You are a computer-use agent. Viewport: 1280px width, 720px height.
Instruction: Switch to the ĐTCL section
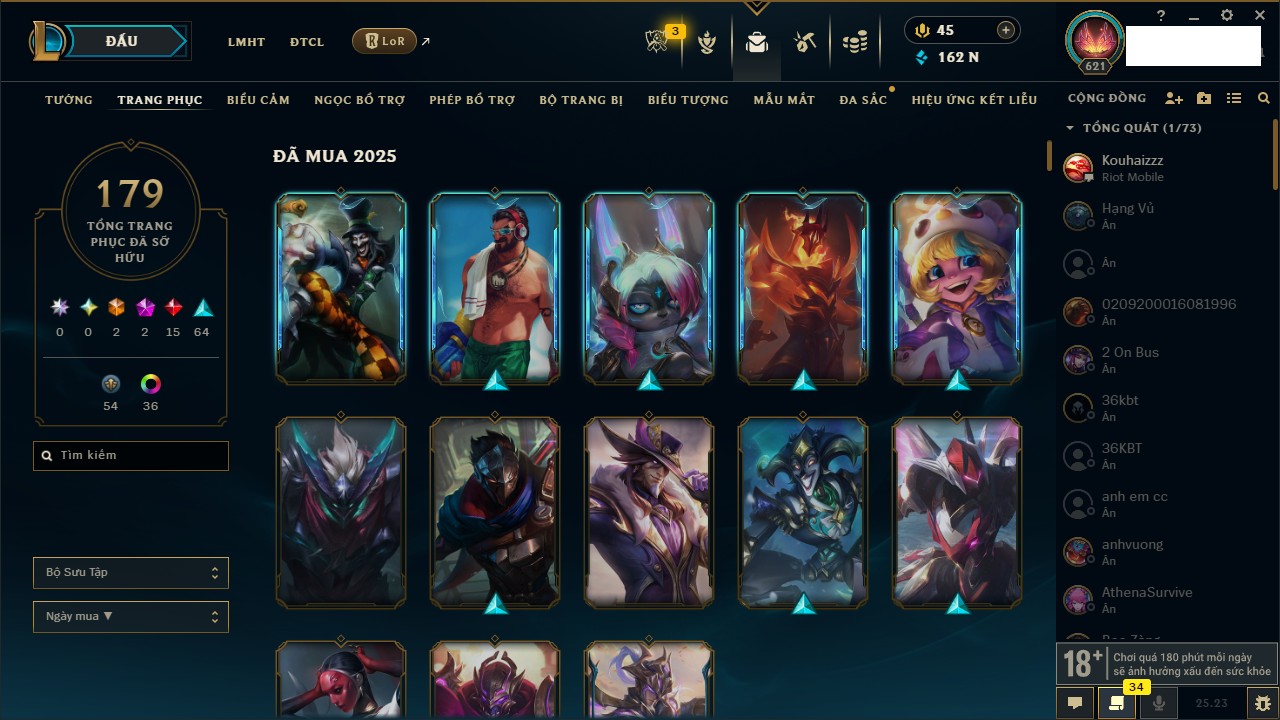[x=307, y=42]
